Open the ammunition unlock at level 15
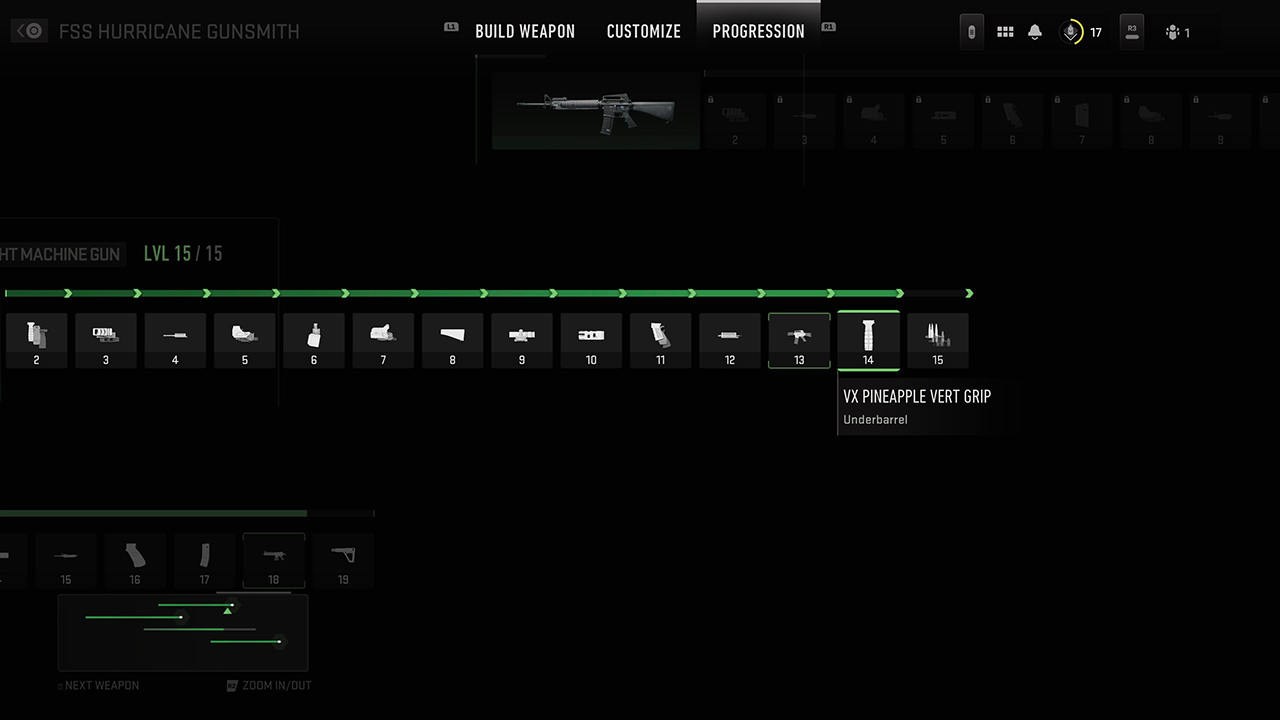Image resolution: width=1280 pixels, height=720 pixels. (937, 340)
